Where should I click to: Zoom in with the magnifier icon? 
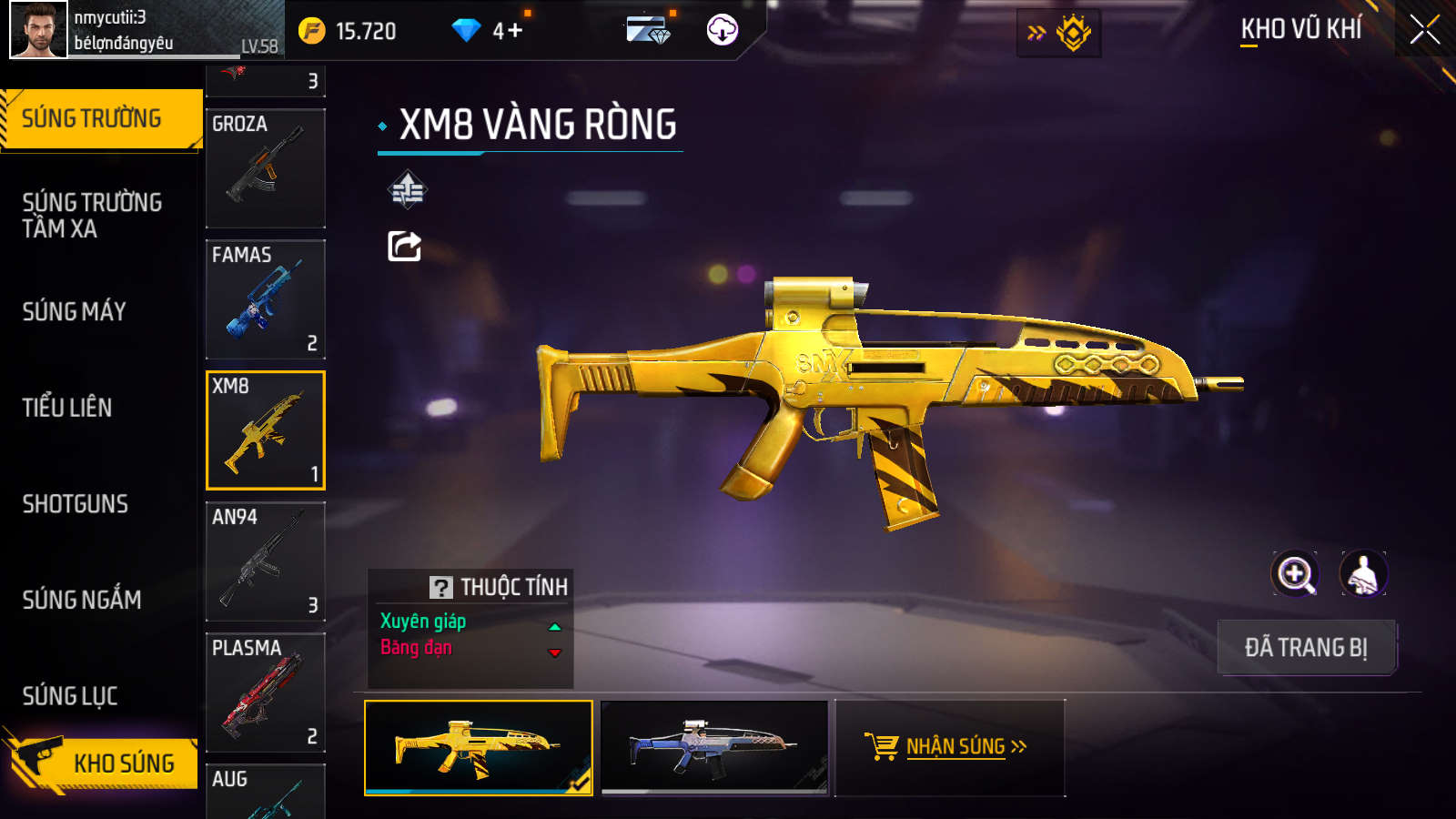click(x=1295, y=574)
